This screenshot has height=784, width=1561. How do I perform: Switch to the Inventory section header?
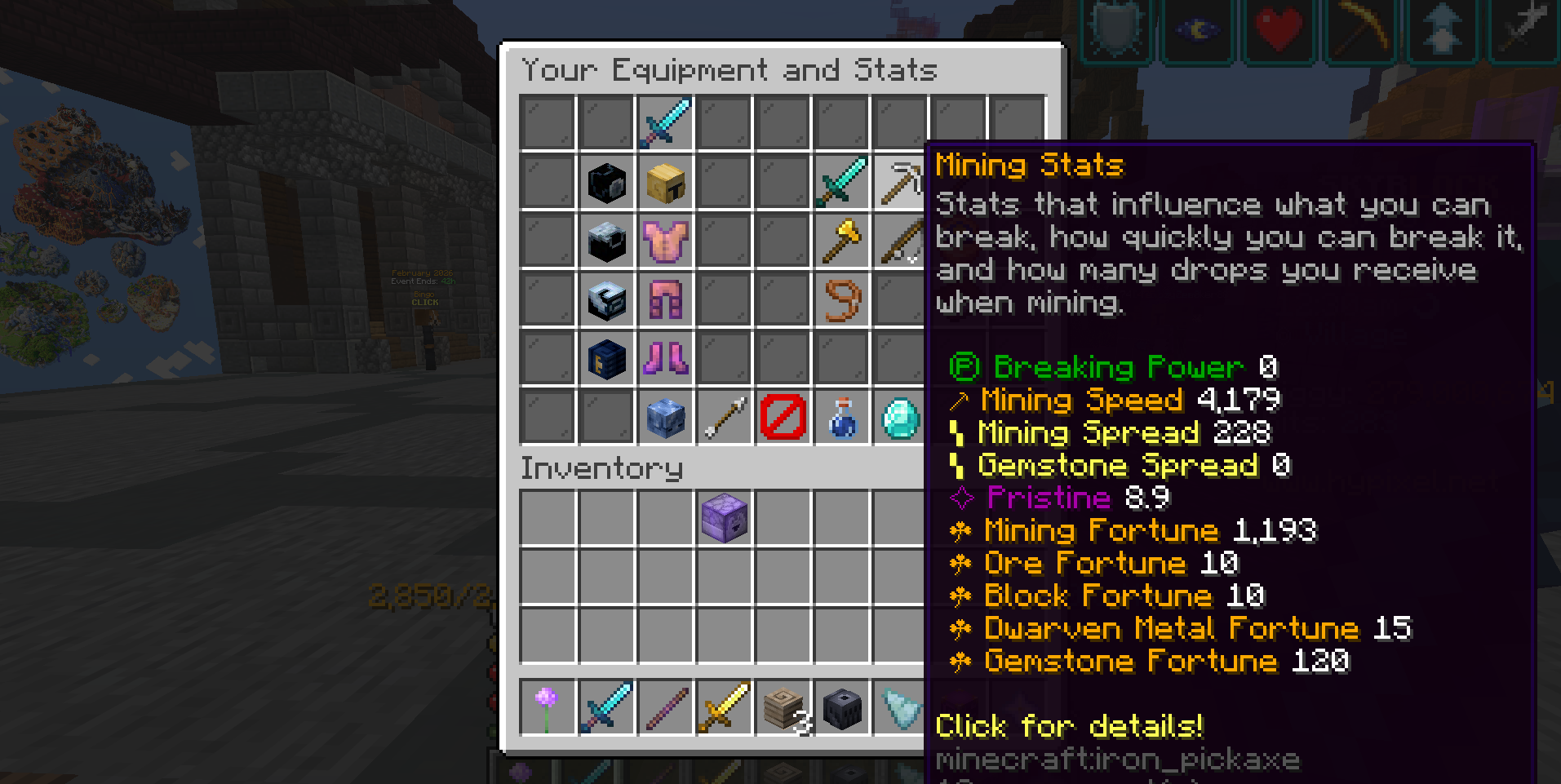point(601,469)
